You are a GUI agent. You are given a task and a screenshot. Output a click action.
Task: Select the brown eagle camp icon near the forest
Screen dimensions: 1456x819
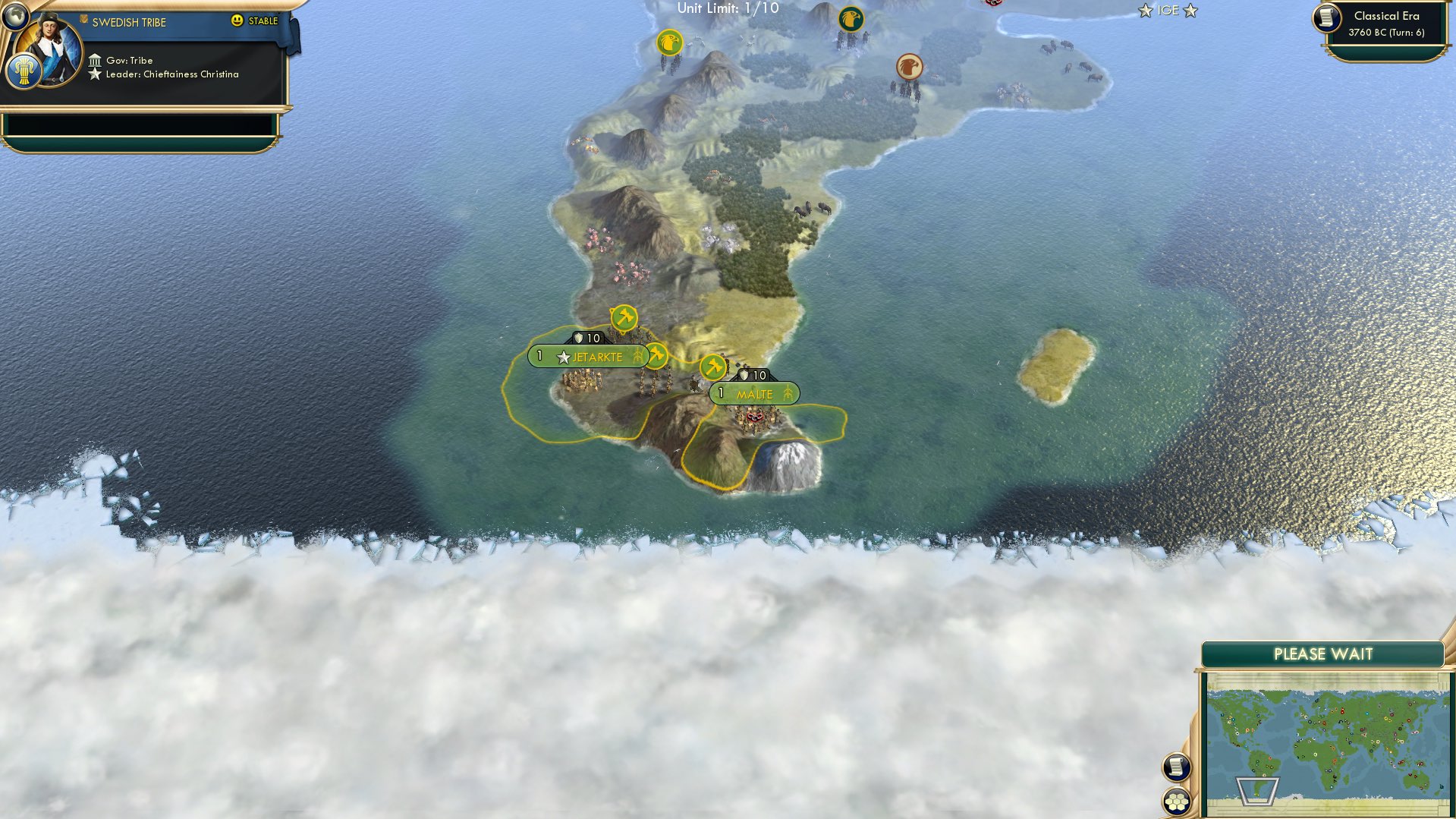908,67
